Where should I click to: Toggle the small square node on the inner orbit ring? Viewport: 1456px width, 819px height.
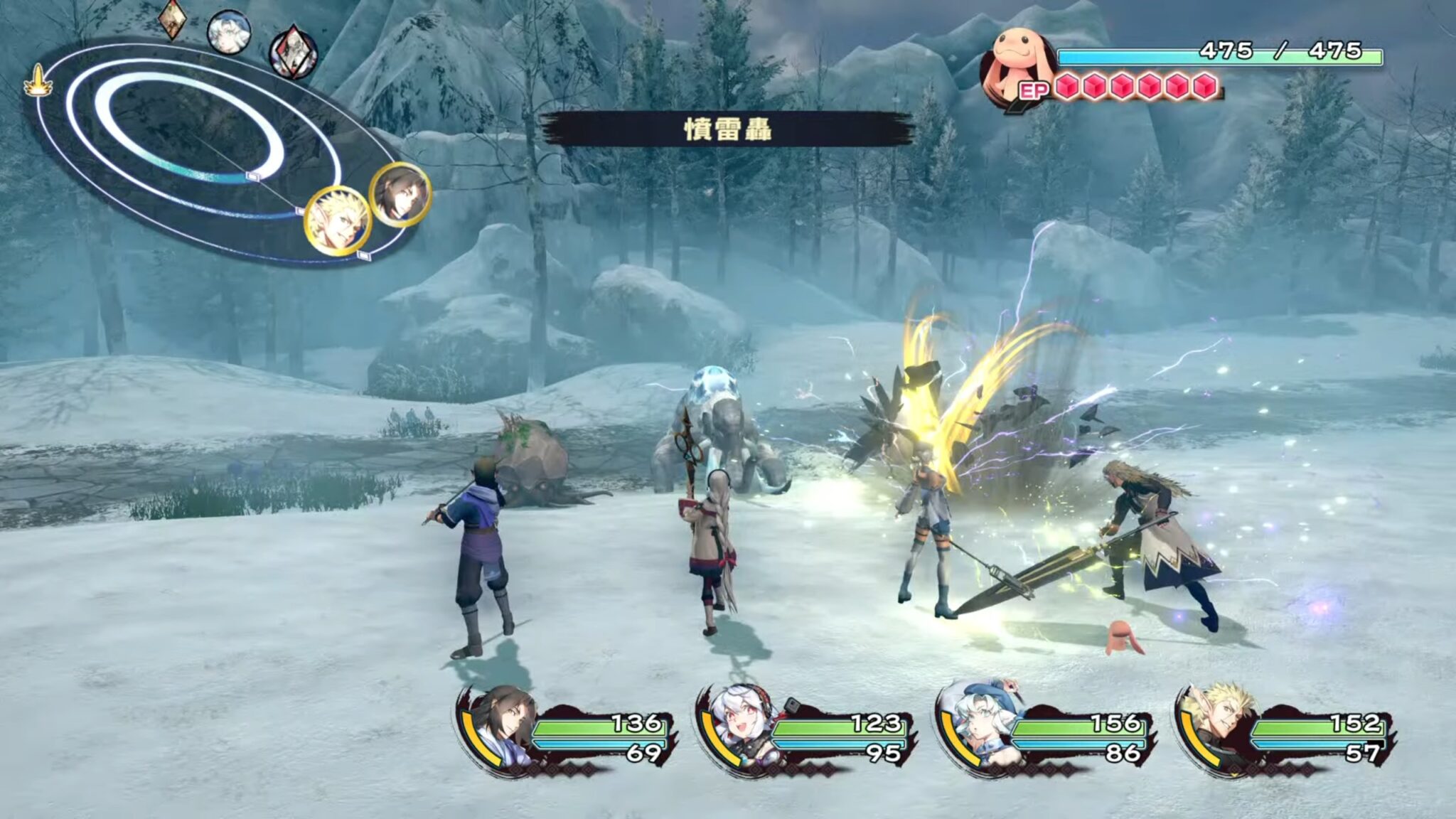point(252,176)
